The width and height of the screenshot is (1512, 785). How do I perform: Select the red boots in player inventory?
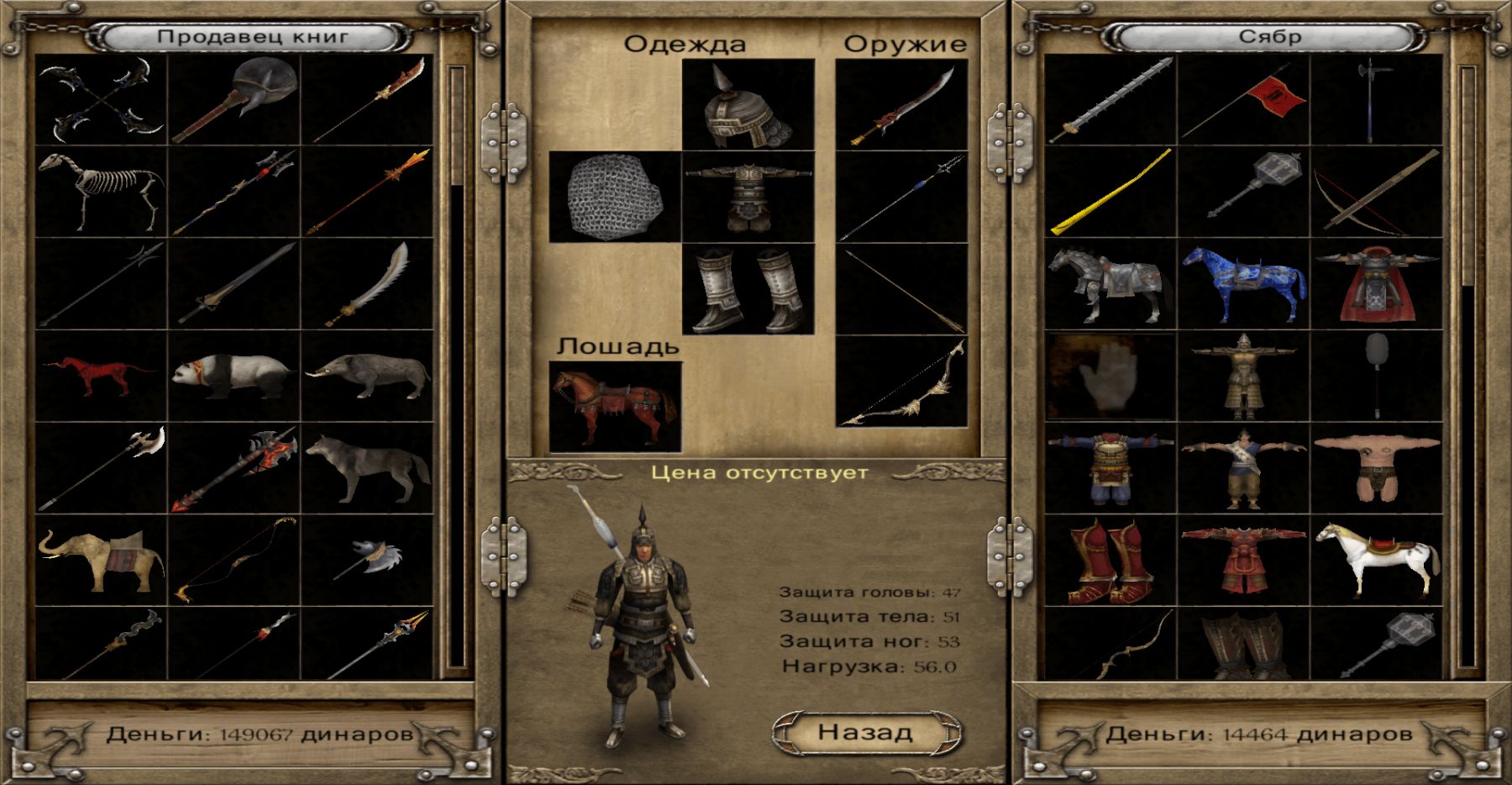(x=1110, y=561)
